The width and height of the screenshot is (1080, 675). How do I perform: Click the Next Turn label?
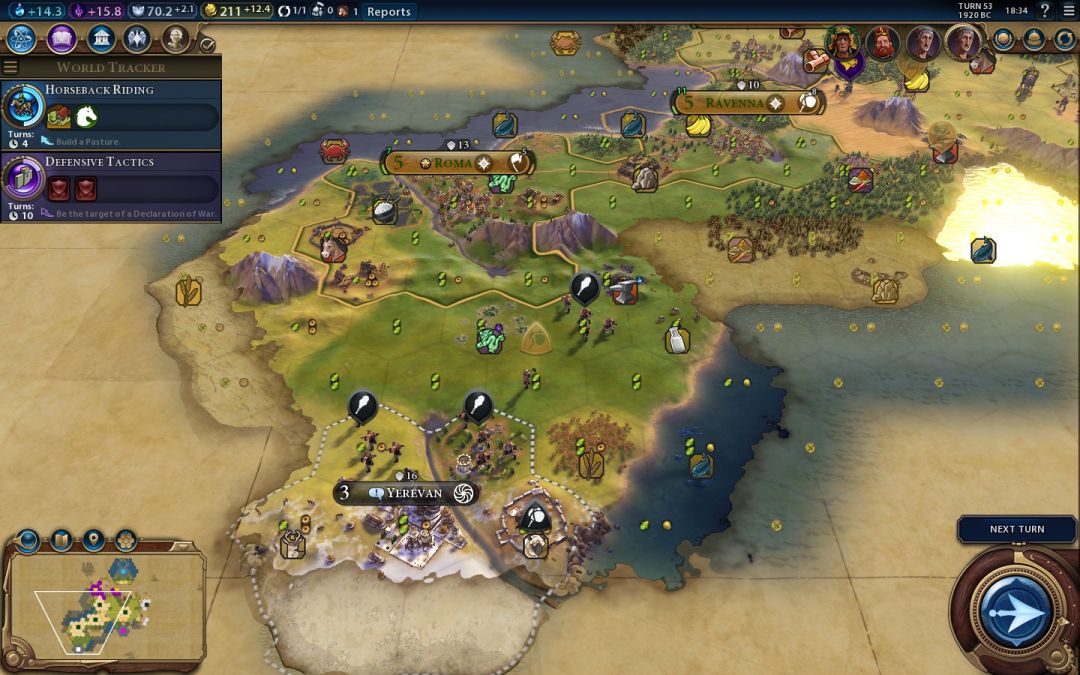(1016, 529)
